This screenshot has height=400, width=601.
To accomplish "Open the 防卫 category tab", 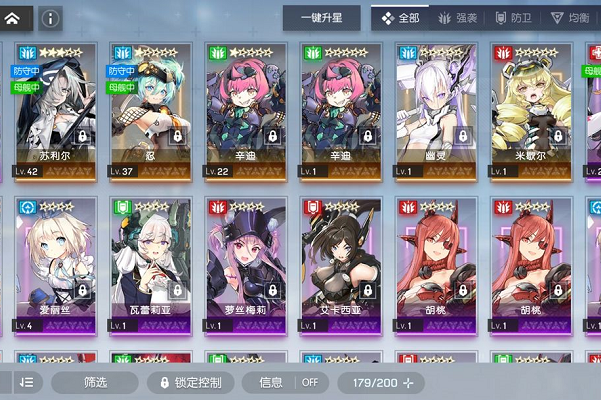I will (x=511, y=18).
